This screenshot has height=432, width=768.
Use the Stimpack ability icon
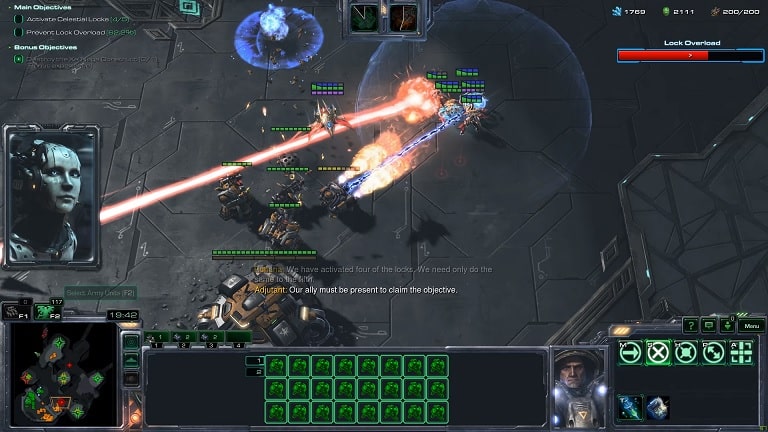point(630,406)
